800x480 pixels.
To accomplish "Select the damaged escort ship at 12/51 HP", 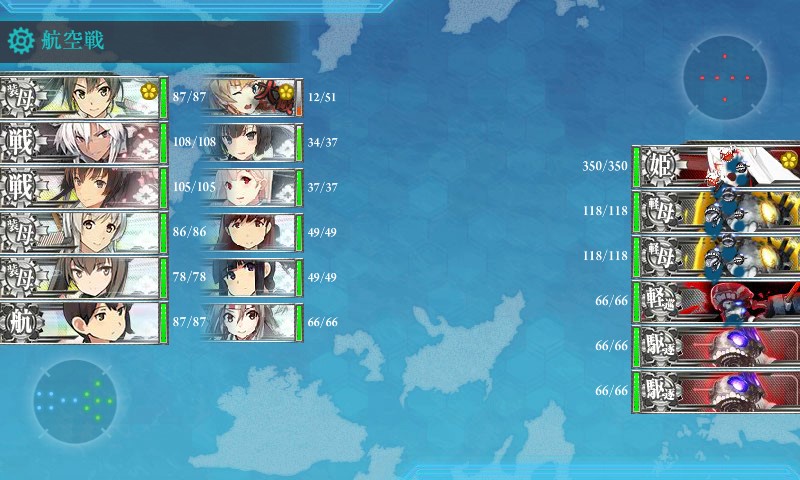I will (x=250, y=97).
